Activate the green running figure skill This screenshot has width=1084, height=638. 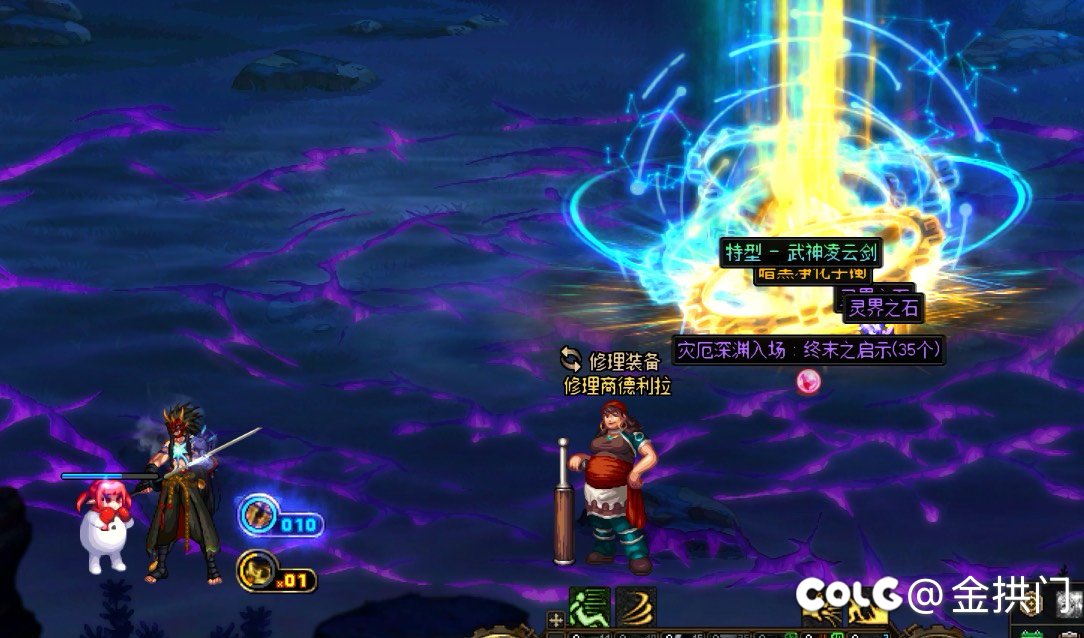[x=589, y=606]
